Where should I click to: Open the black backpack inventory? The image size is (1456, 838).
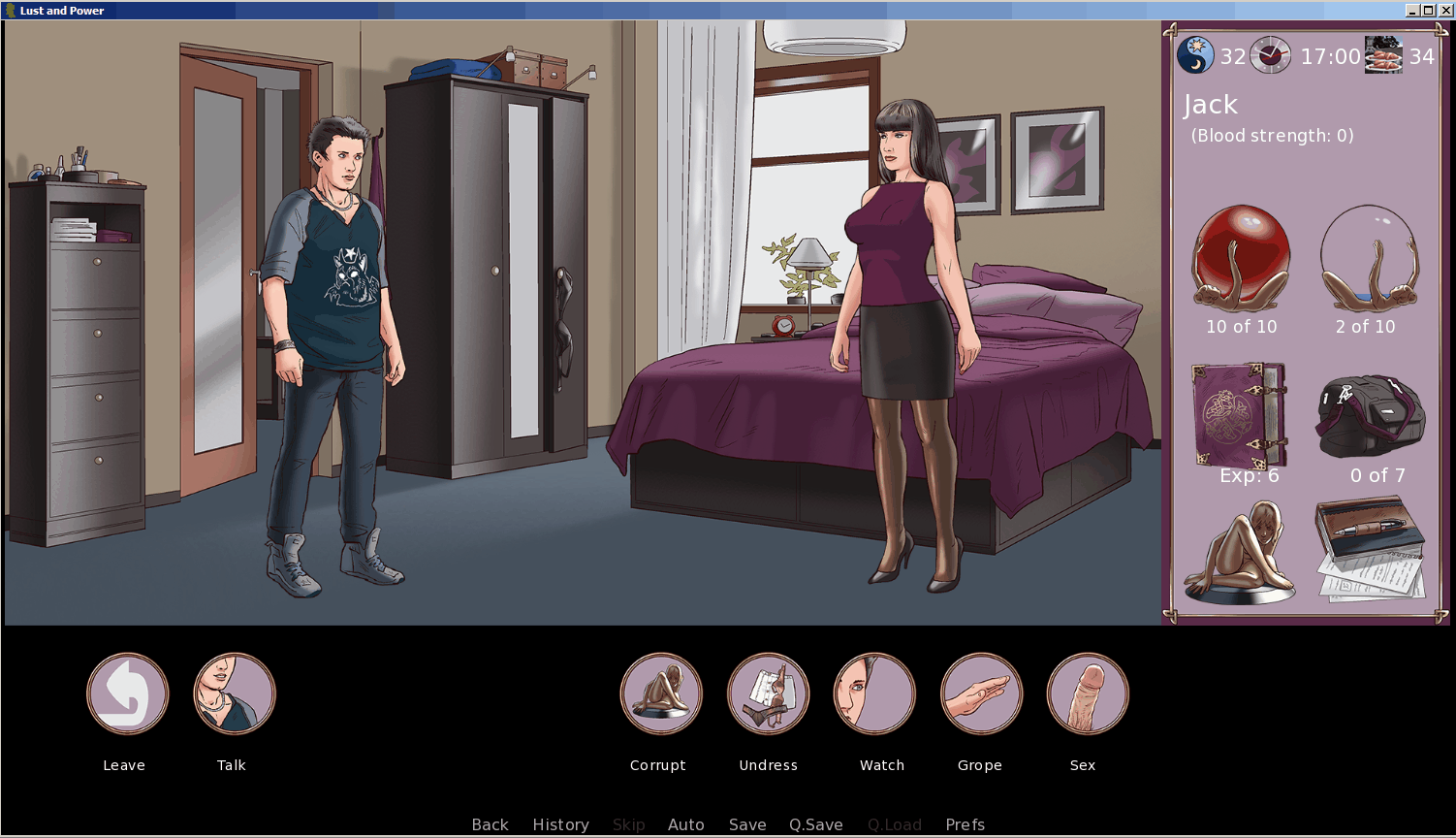point(1370,416)
